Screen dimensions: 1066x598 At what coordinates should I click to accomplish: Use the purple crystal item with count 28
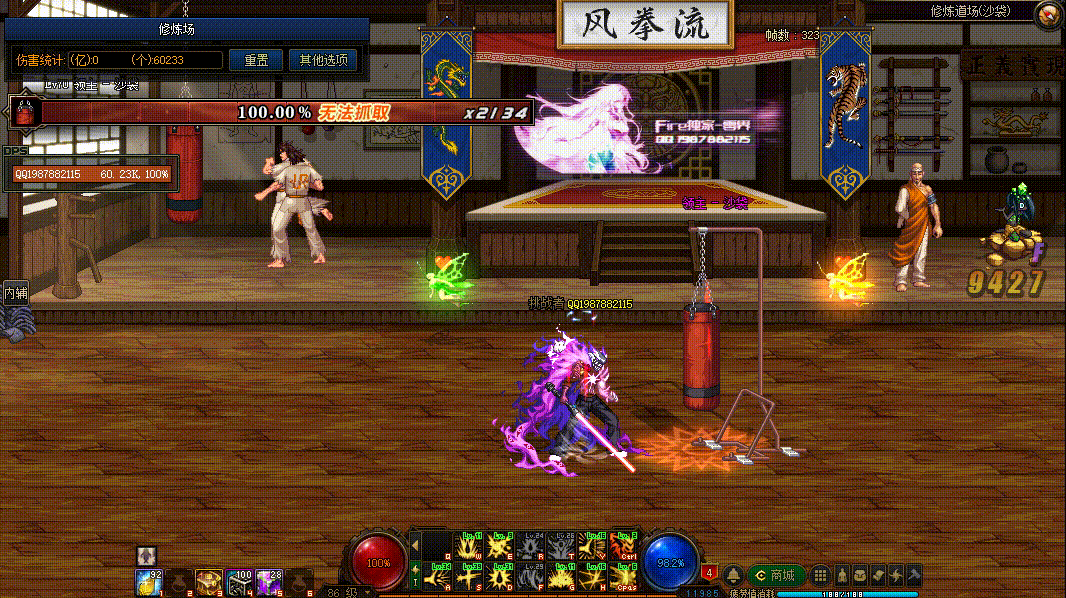click(268, 581)
